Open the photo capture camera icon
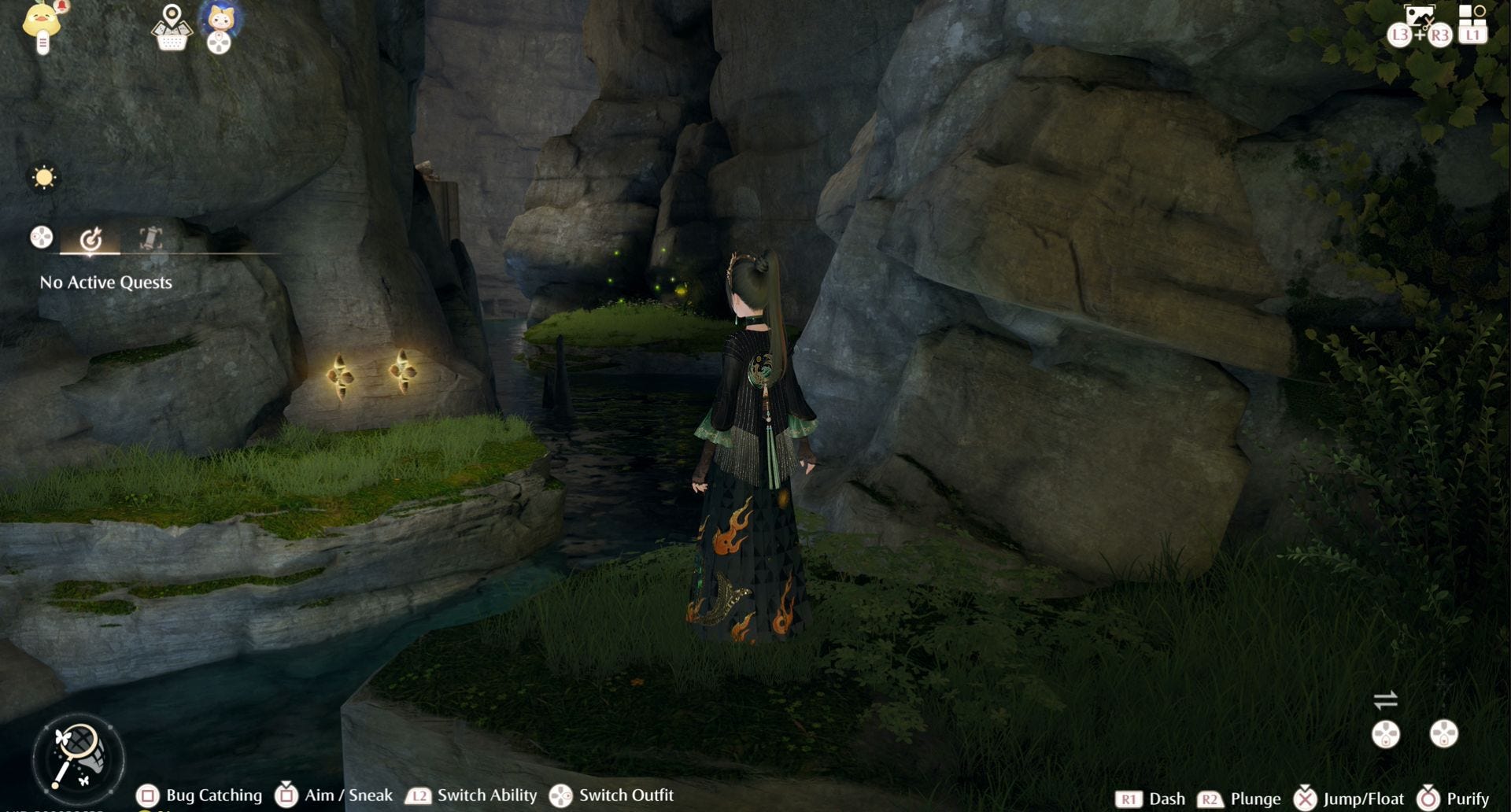 pyautogui.click(x=1419, y=17)
